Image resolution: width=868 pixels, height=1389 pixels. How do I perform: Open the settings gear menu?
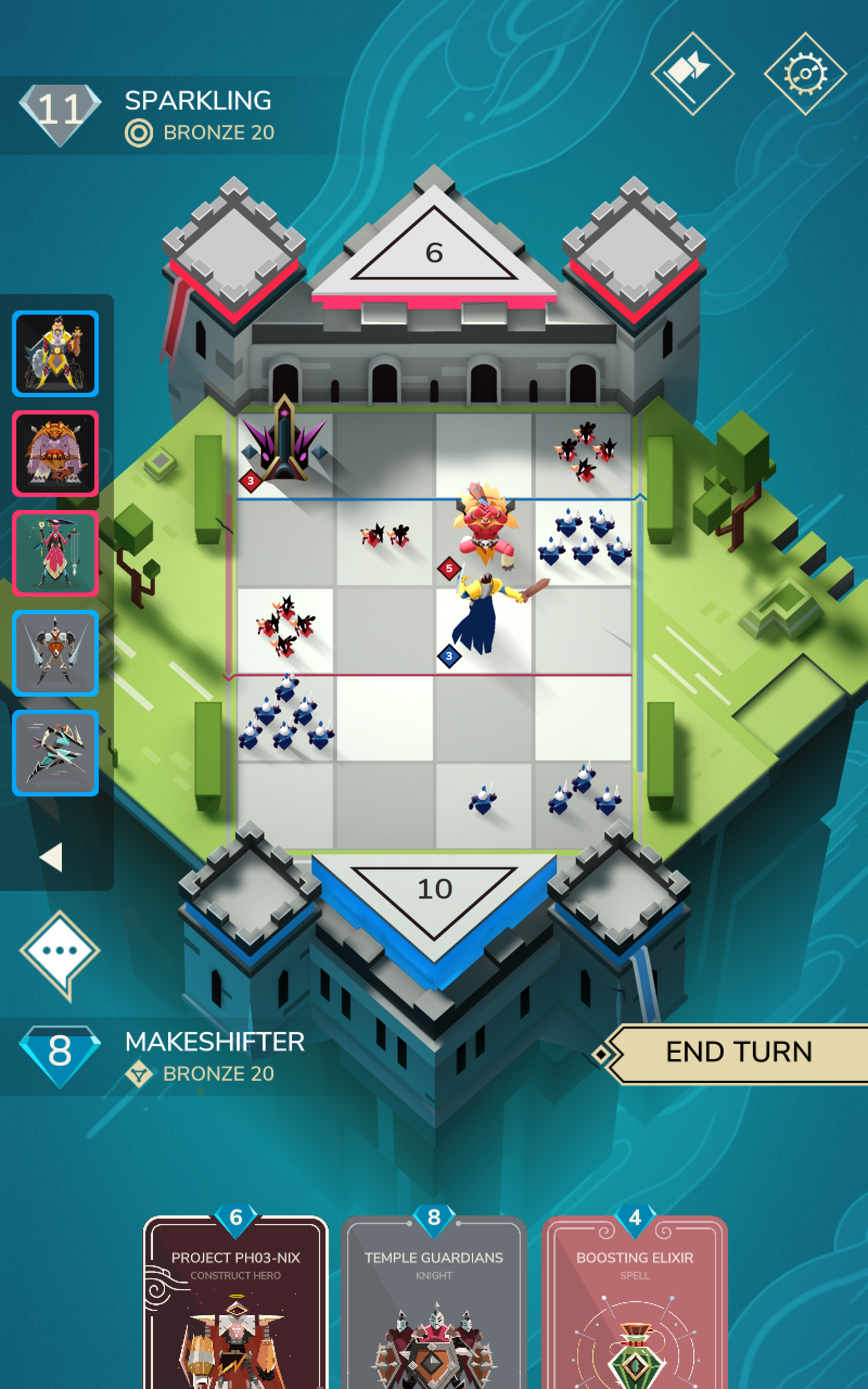(x=805, y=73)
